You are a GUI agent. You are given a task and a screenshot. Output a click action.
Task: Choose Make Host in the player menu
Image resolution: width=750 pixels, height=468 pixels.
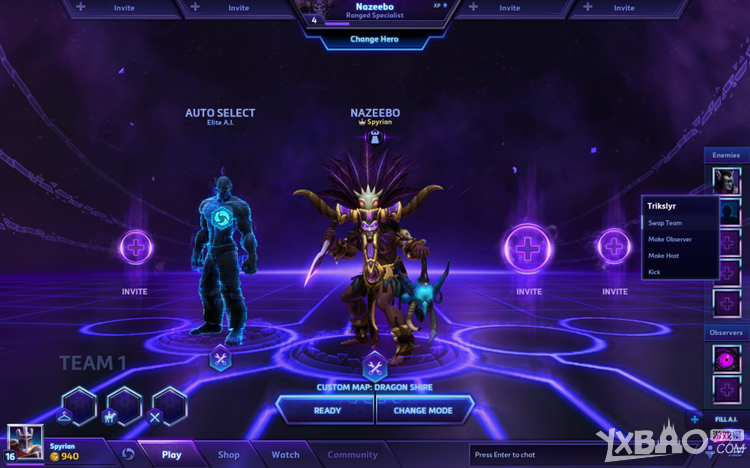664,255
